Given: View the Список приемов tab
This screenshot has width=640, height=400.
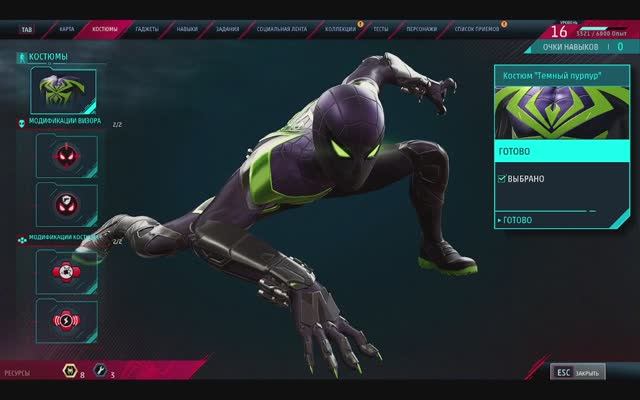Looking at the screenshot, I should point(475,29).
